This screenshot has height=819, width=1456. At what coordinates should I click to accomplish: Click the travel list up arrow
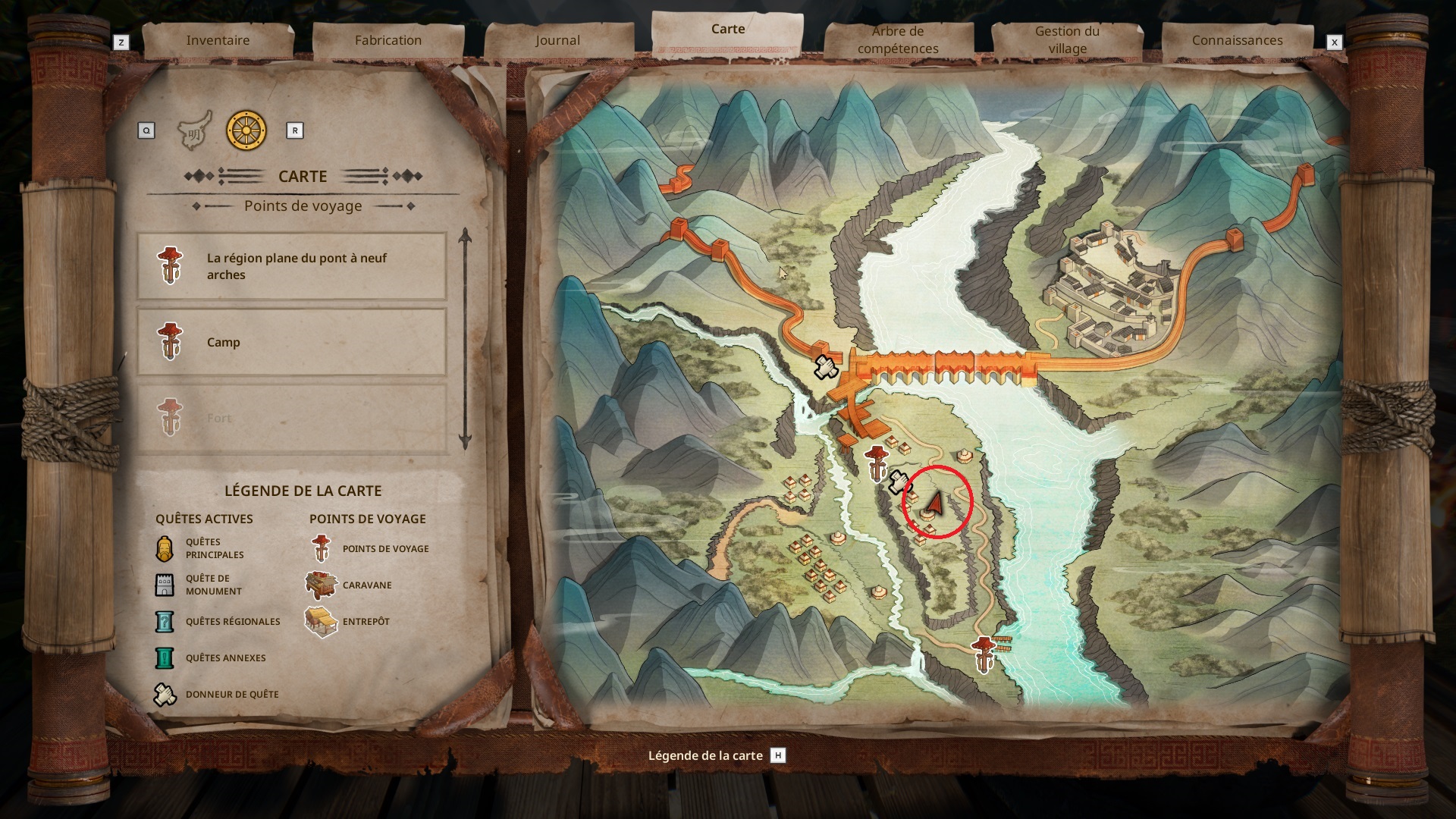click(465, 237)
